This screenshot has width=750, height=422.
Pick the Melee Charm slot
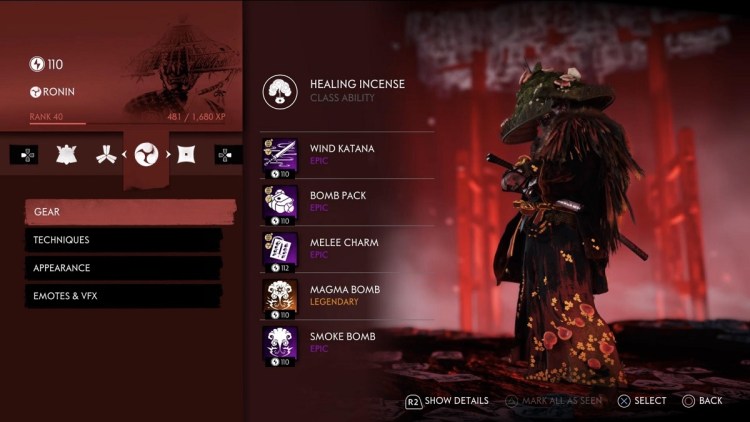click(x=345, y=248)
